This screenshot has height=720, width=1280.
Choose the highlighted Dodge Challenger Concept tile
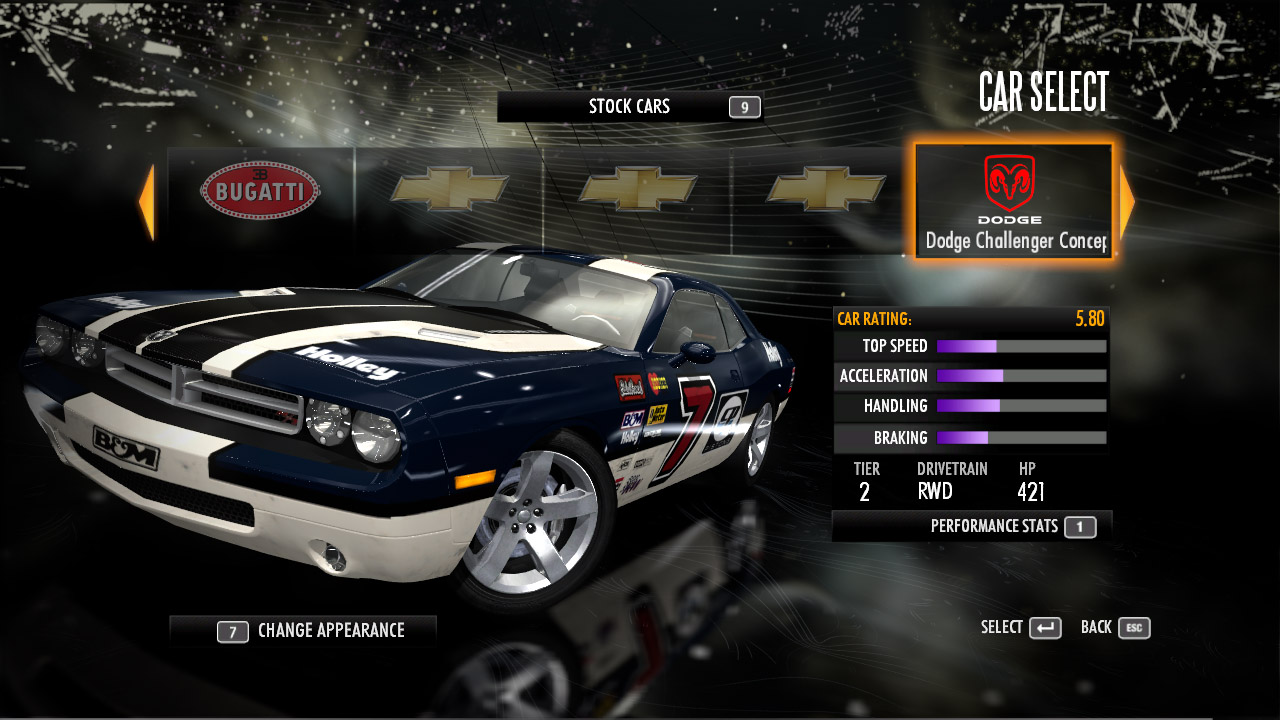coord(1014,201)
